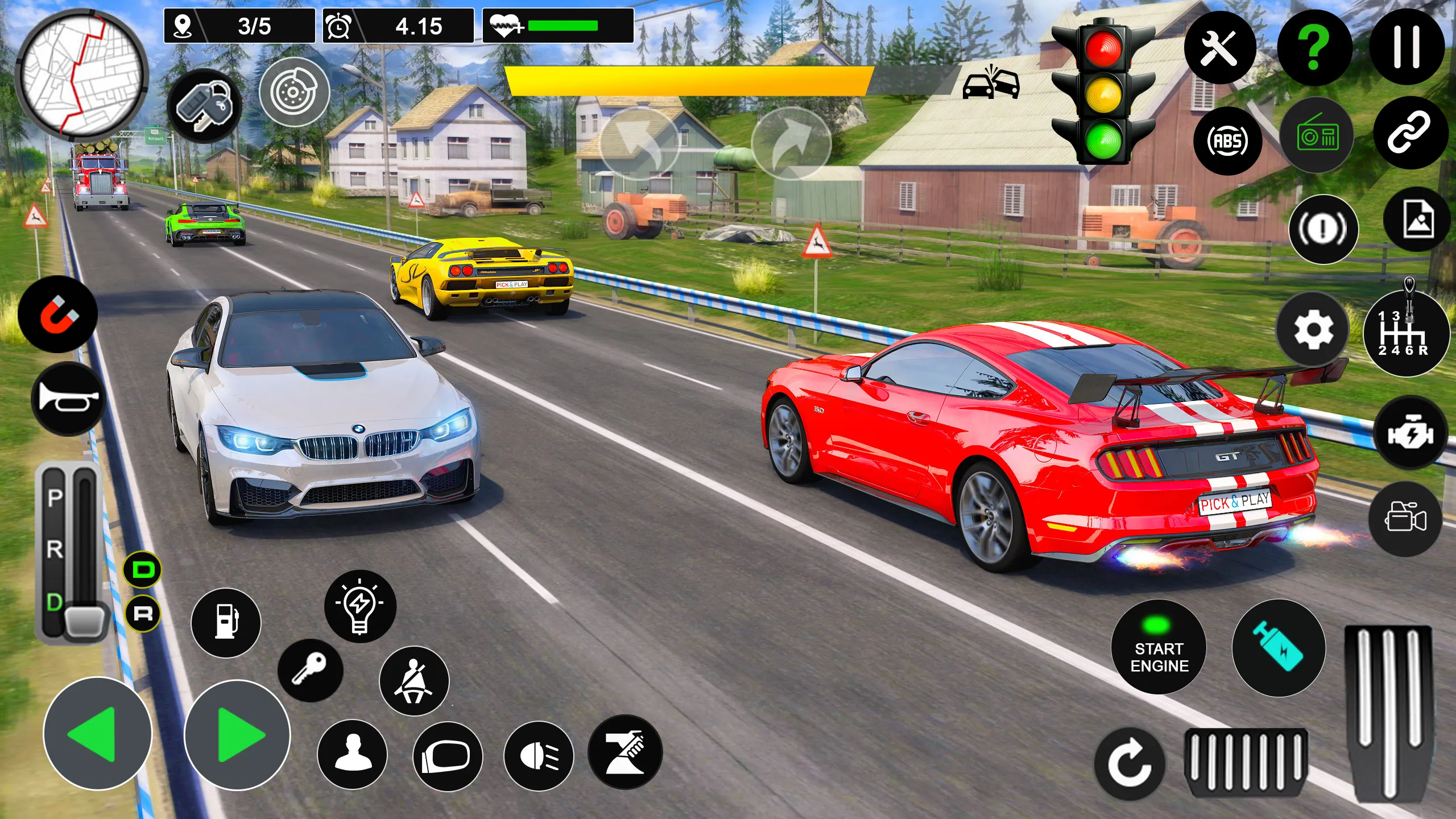Steer right with the green arrow
Screen dimensions: 1456x819
point(237,735)
